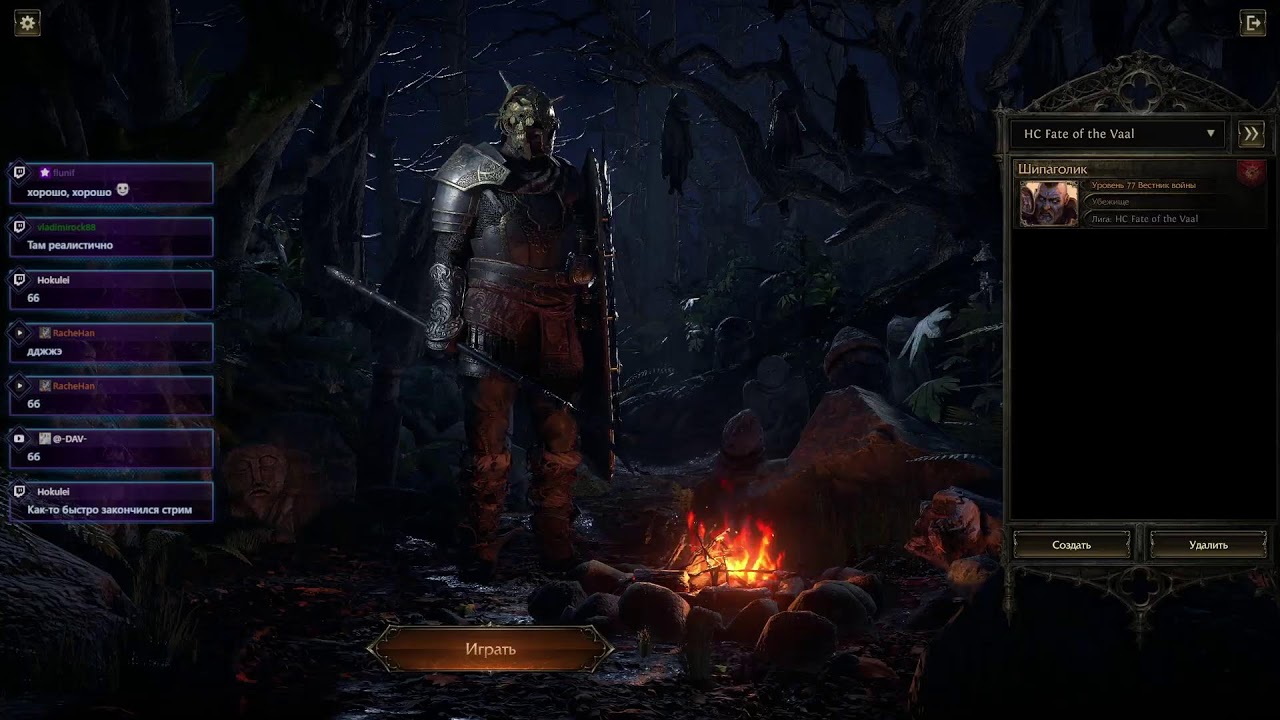Open the HC Fate of the Vaal dropdown
This screenshot has height=720, width=1280.
1118,134
